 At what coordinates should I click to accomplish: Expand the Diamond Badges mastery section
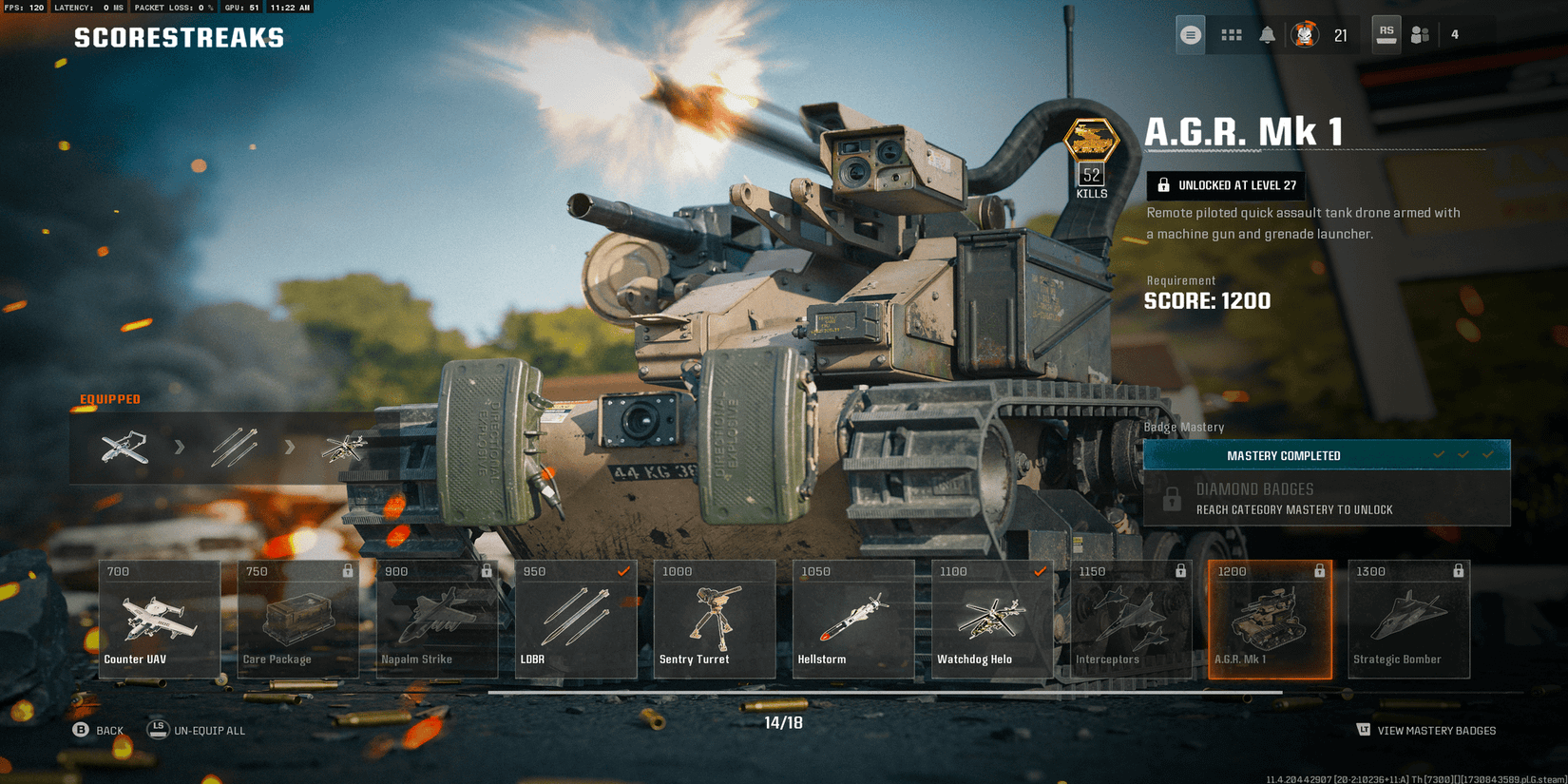pos(1326,498)
